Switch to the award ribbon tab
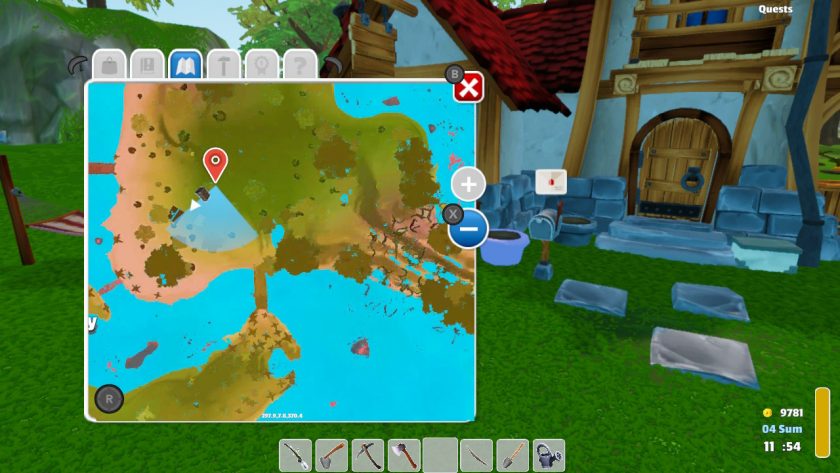This screenshot has width=840, height=473. [261, 66]
